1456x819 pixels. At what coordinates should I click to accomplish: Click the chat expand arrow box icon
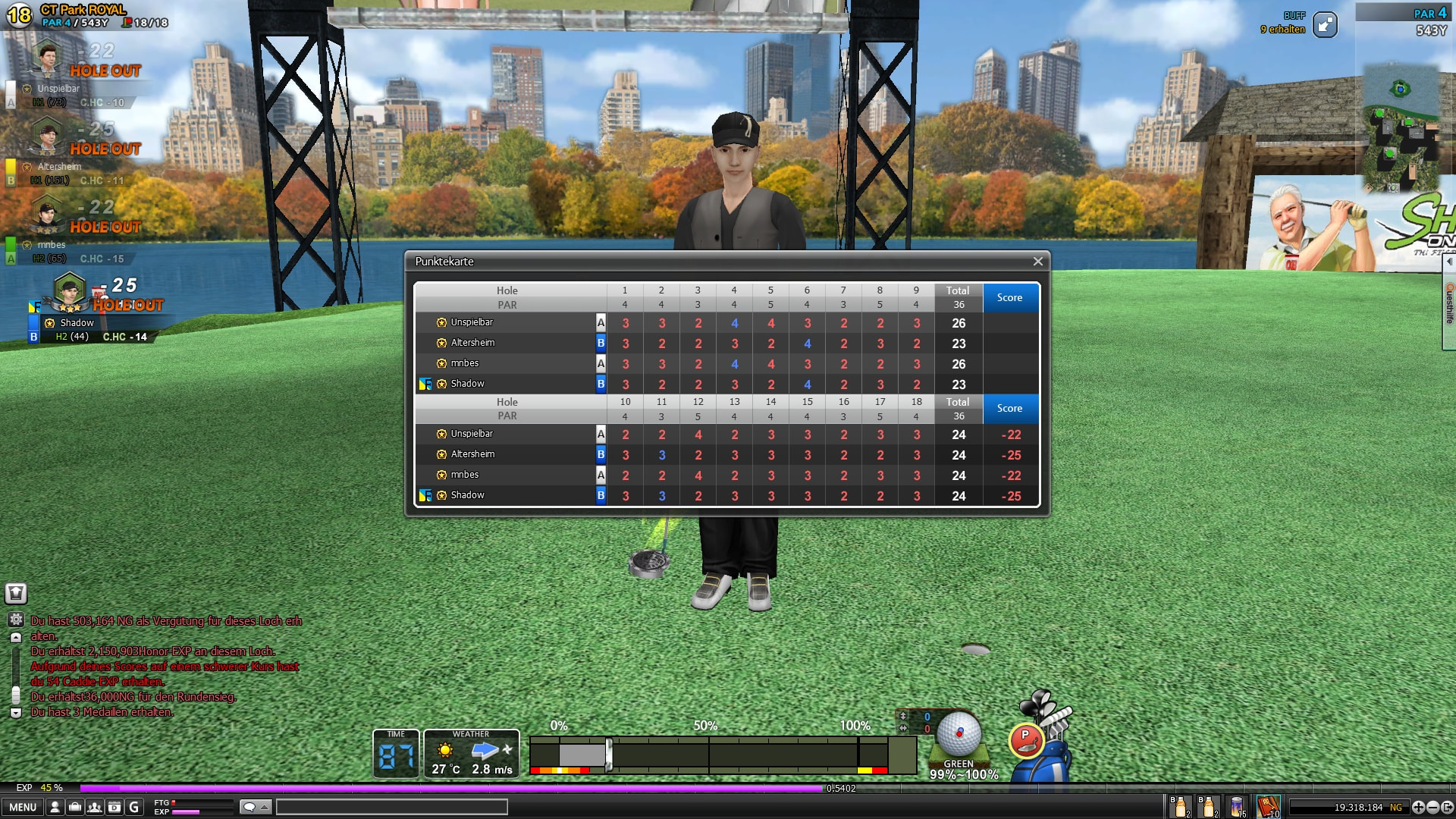click(x=16, y=593)
